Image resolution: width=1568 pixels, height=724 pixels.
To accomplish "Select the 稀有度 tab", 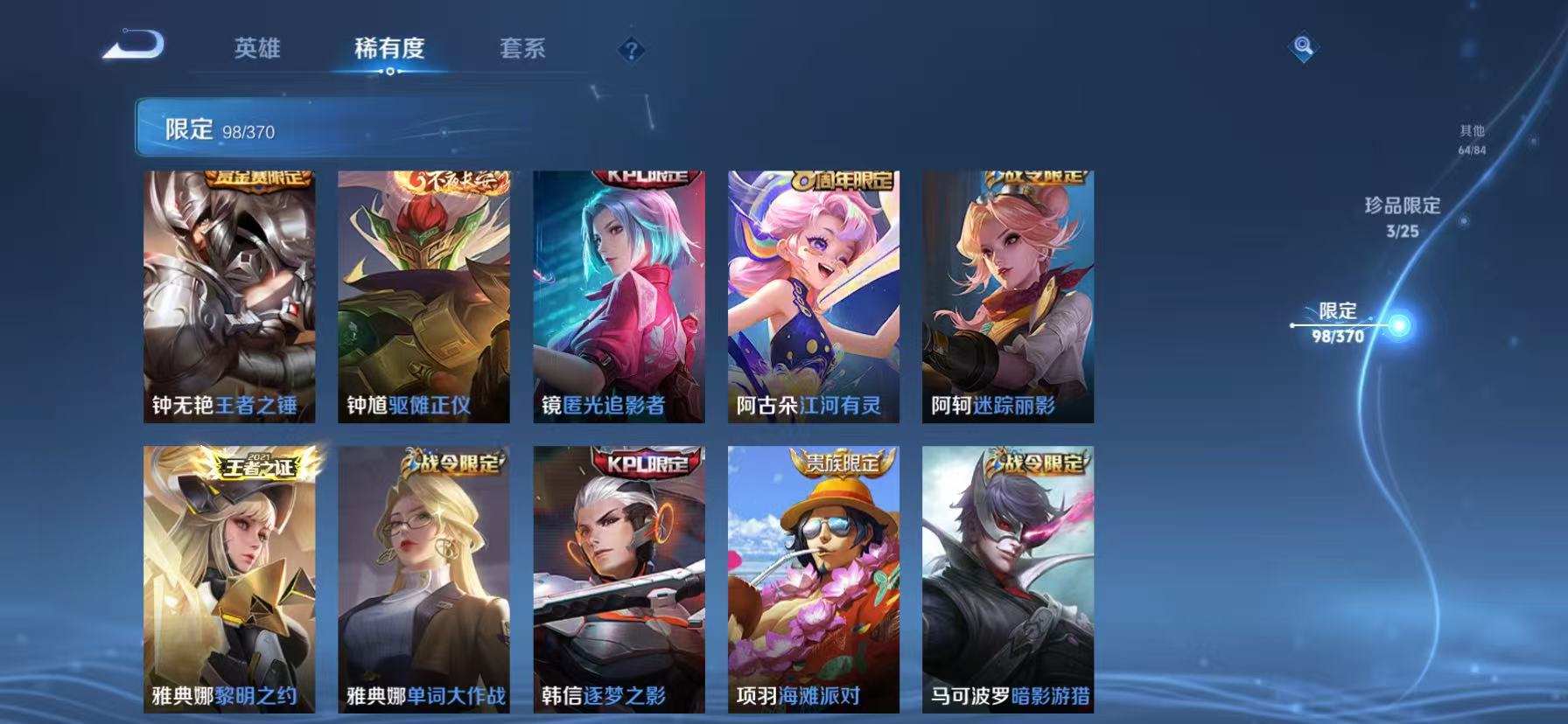I will pyautogui.click(x=390, y=50).
